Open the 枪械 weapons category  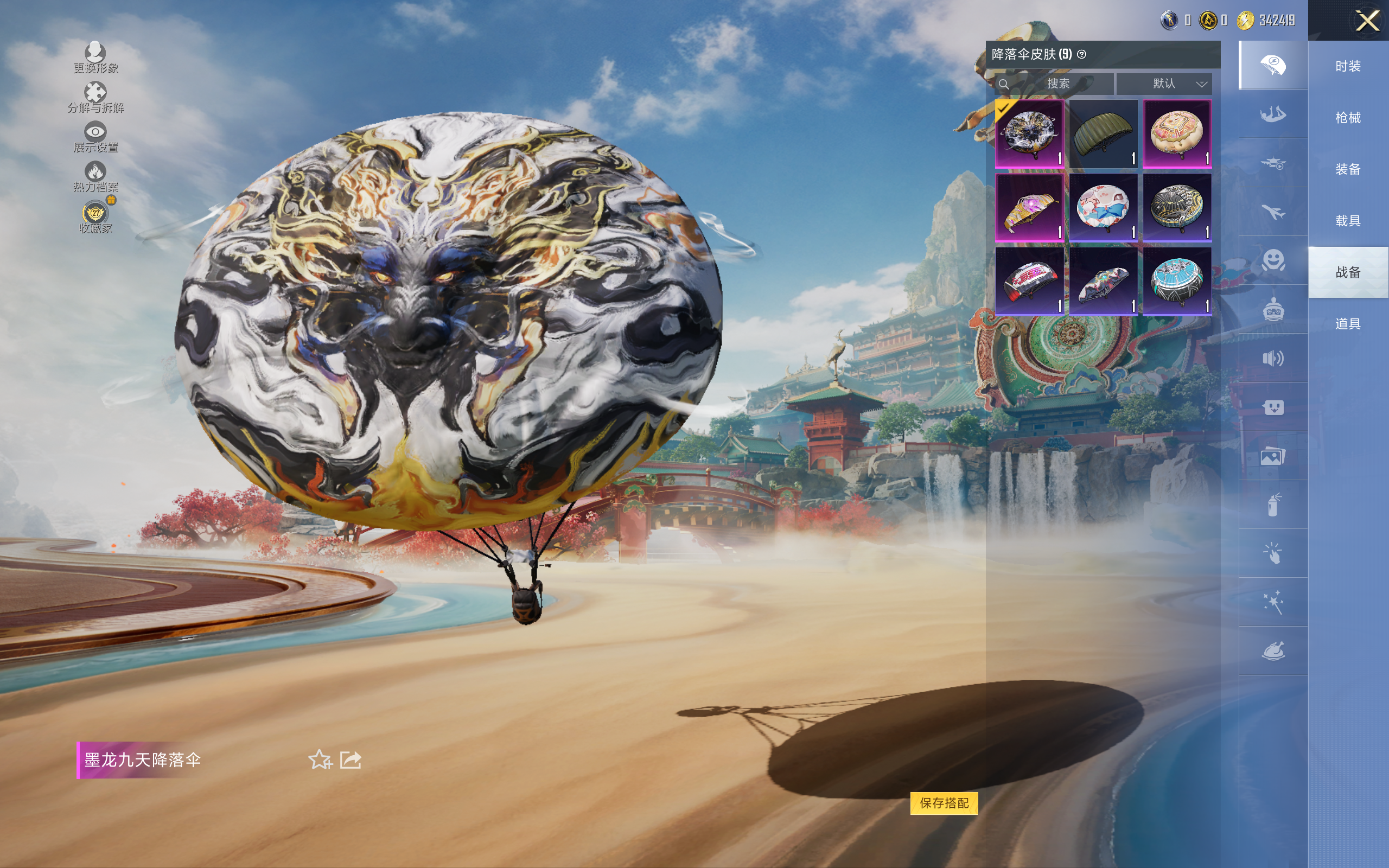click(1348, 118)
